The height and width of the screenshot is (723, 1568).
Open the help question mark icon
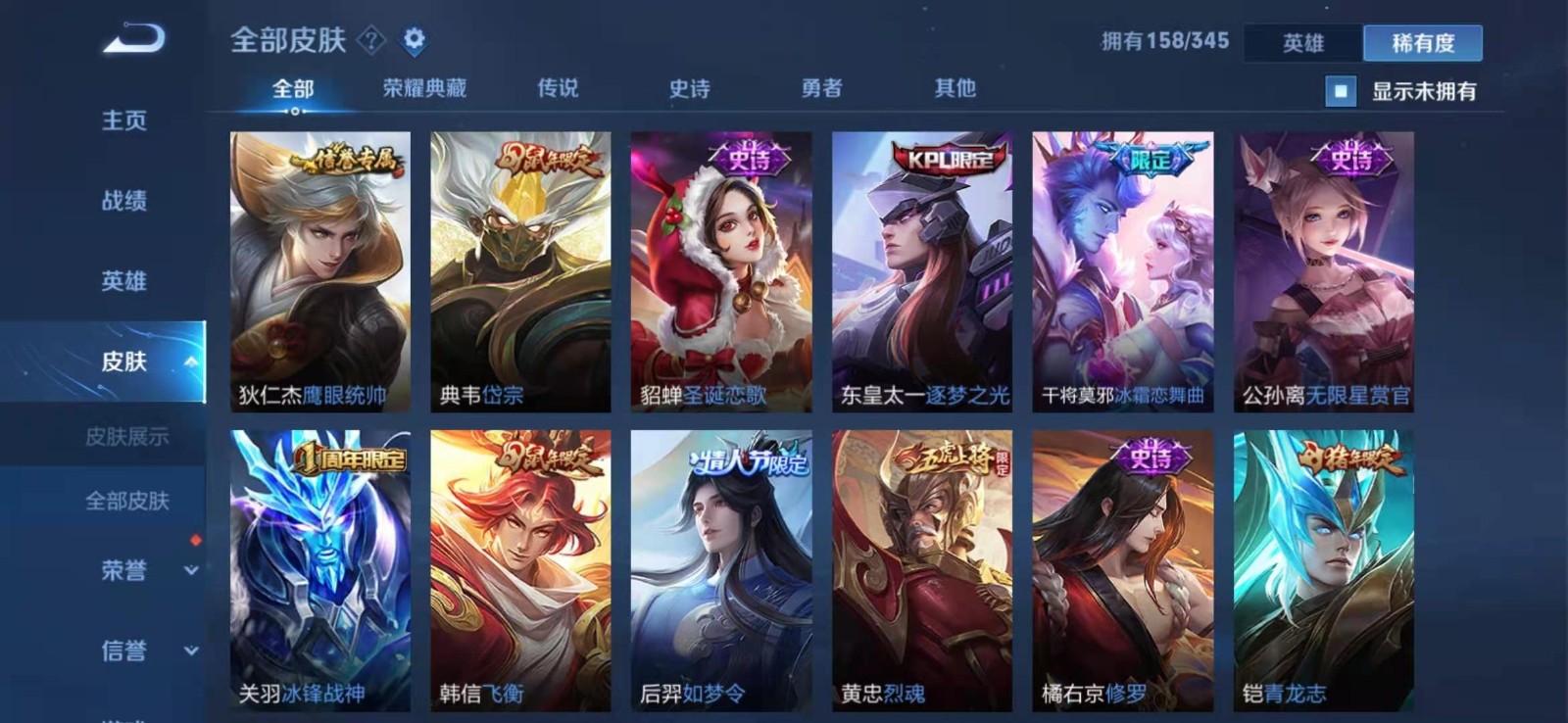[x=370, y=40]
